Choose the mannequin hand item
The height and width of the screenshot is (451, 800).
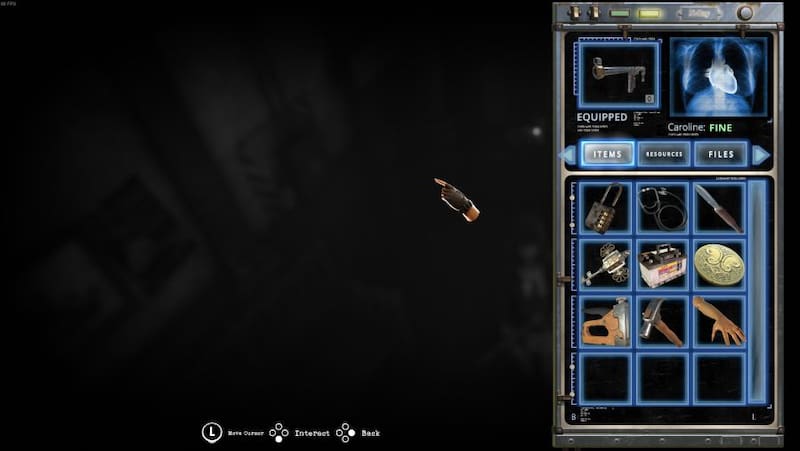click(718, 321)
